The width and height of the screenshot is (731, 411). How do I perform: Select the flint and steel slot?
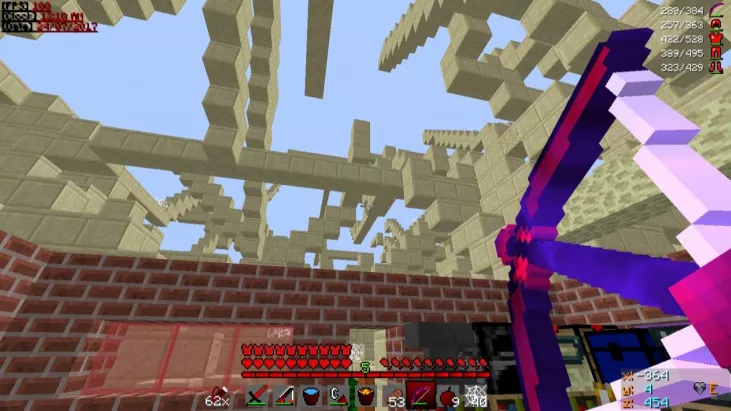pyautogui.click(x=338, y=397)
